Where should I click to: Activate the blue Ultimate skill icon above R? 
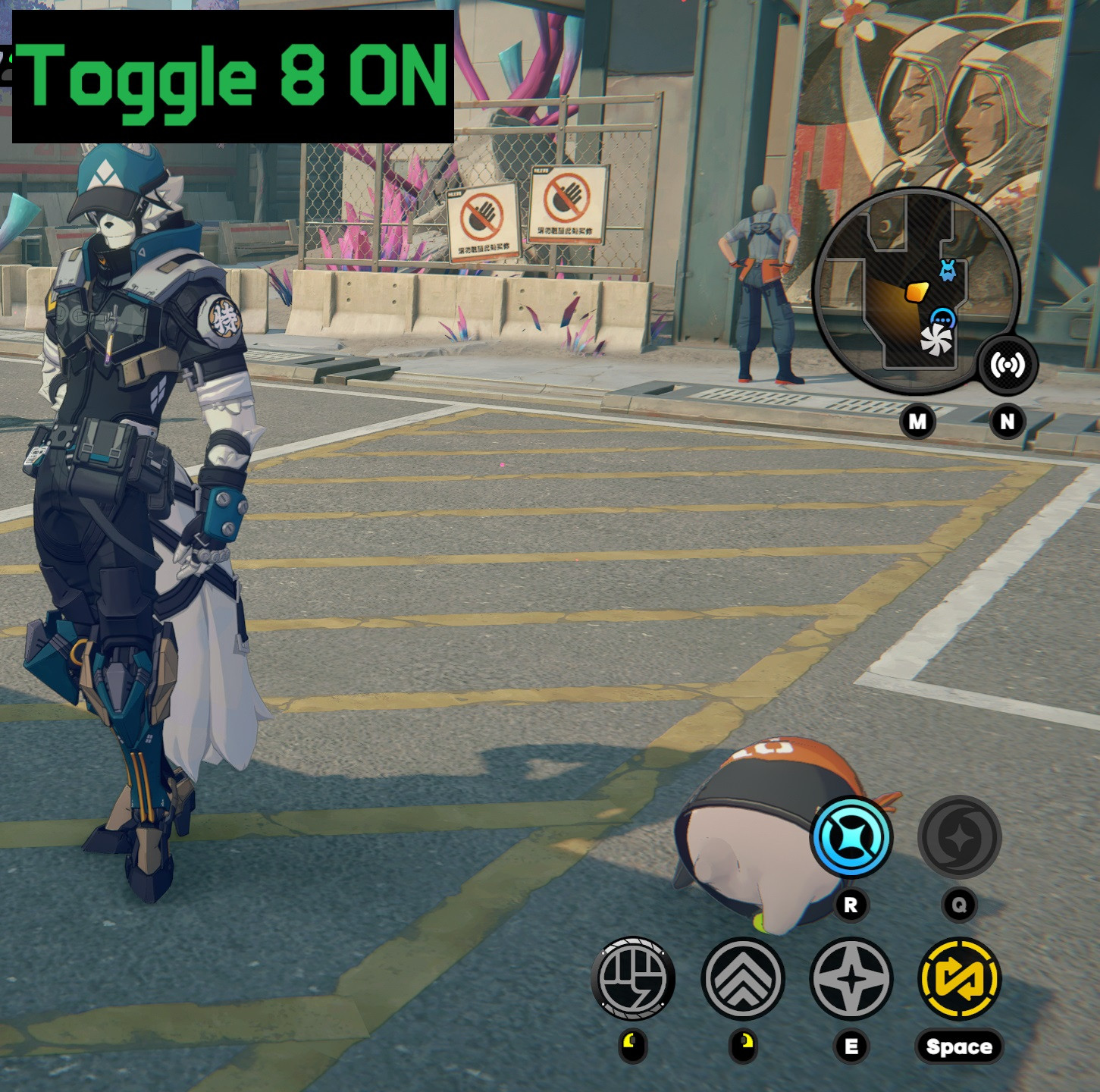click(852, 839)
